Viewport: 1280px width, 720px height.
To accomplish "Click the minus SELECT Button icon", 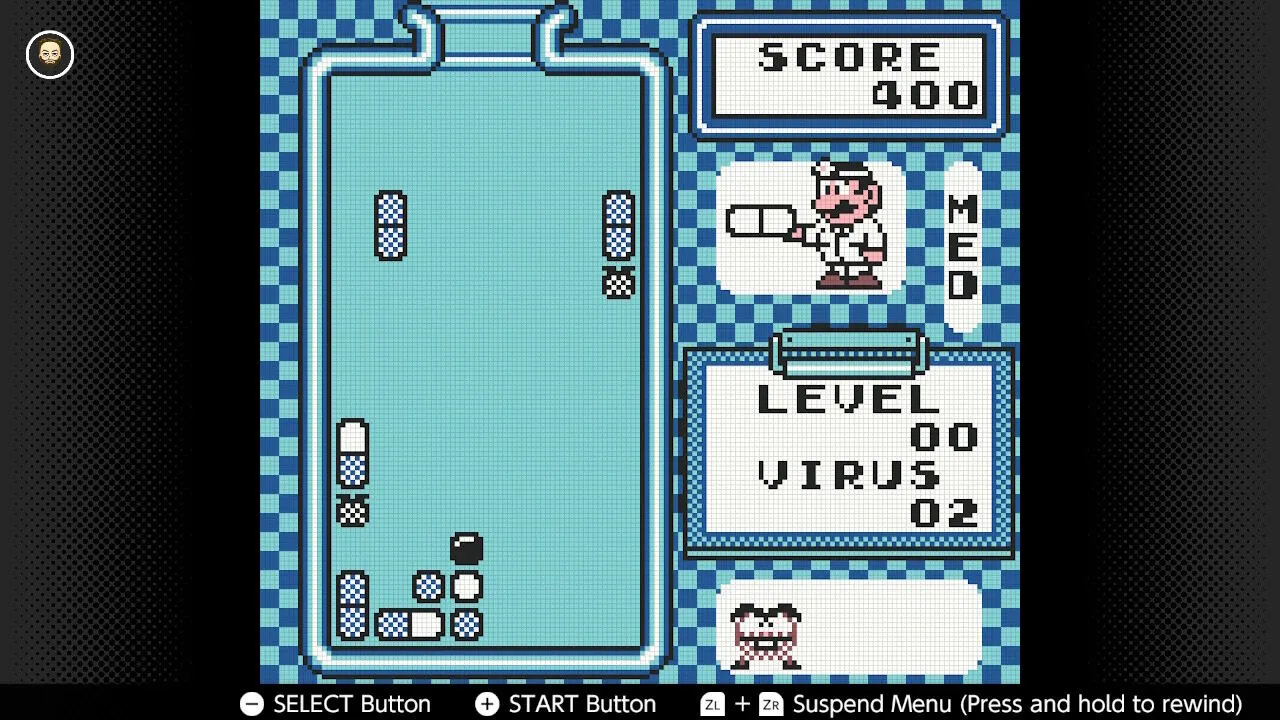I will 251,704.
